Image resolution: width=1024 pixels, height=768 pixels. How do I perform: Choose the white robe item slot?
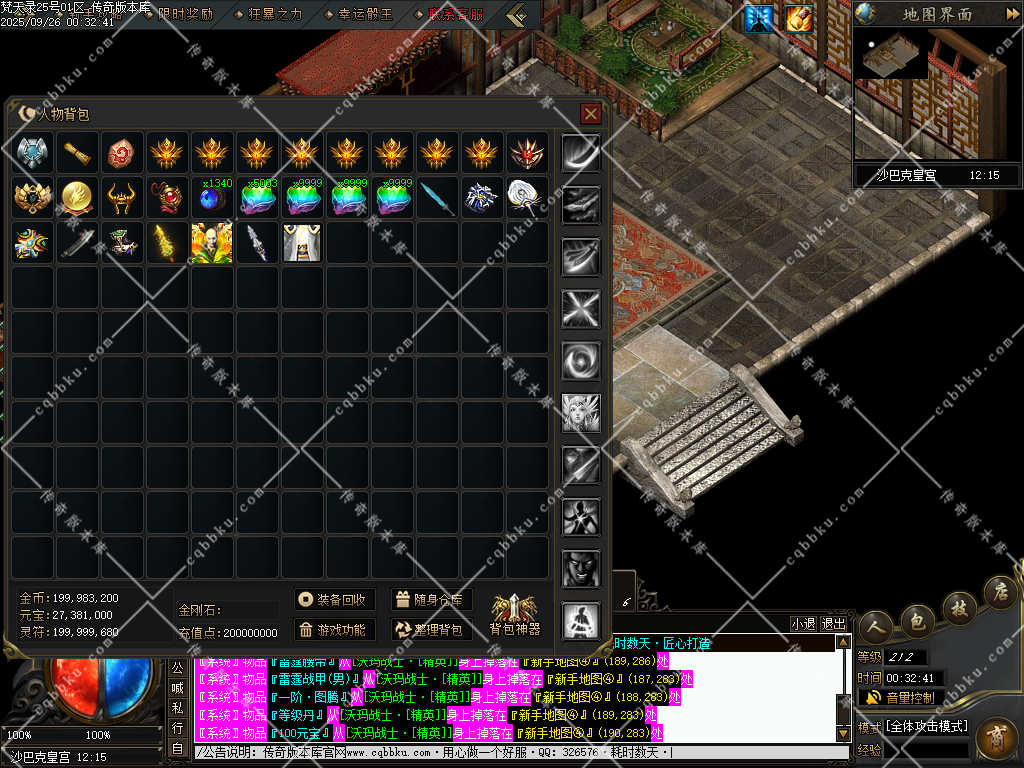pyautogui.click(x=302, y=243)
